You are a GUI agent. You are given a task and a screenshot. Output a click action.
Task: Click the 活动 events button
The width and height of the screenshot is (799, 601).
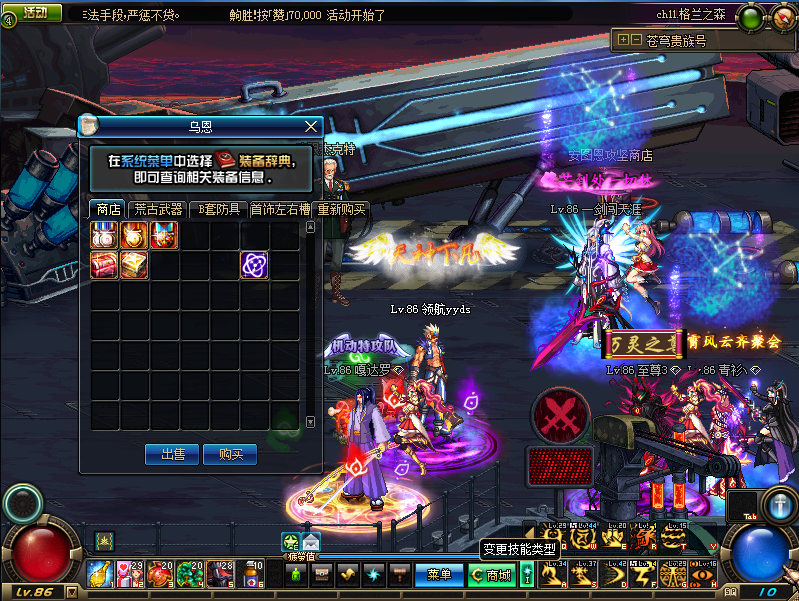pos(34,13)
